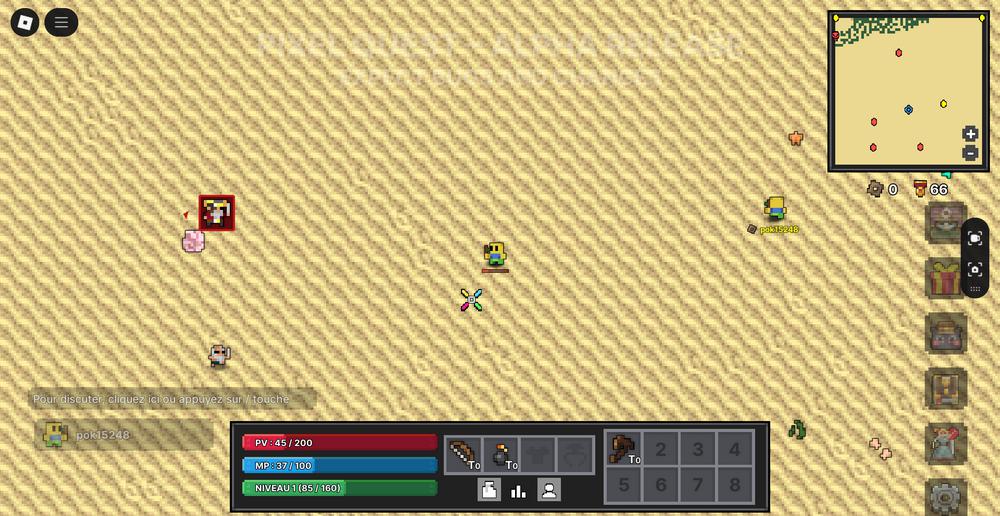Open the bar chart stats panel
This screenshot has width=1000, height=516.
(x=519, y=490)
